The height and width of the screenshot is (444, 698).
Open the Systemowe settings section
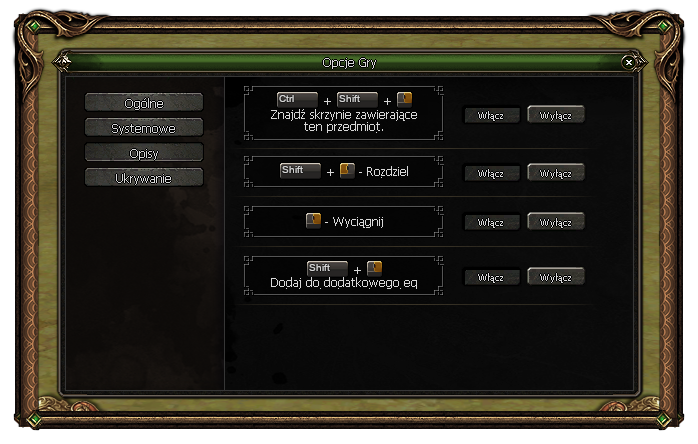[144, 127]
